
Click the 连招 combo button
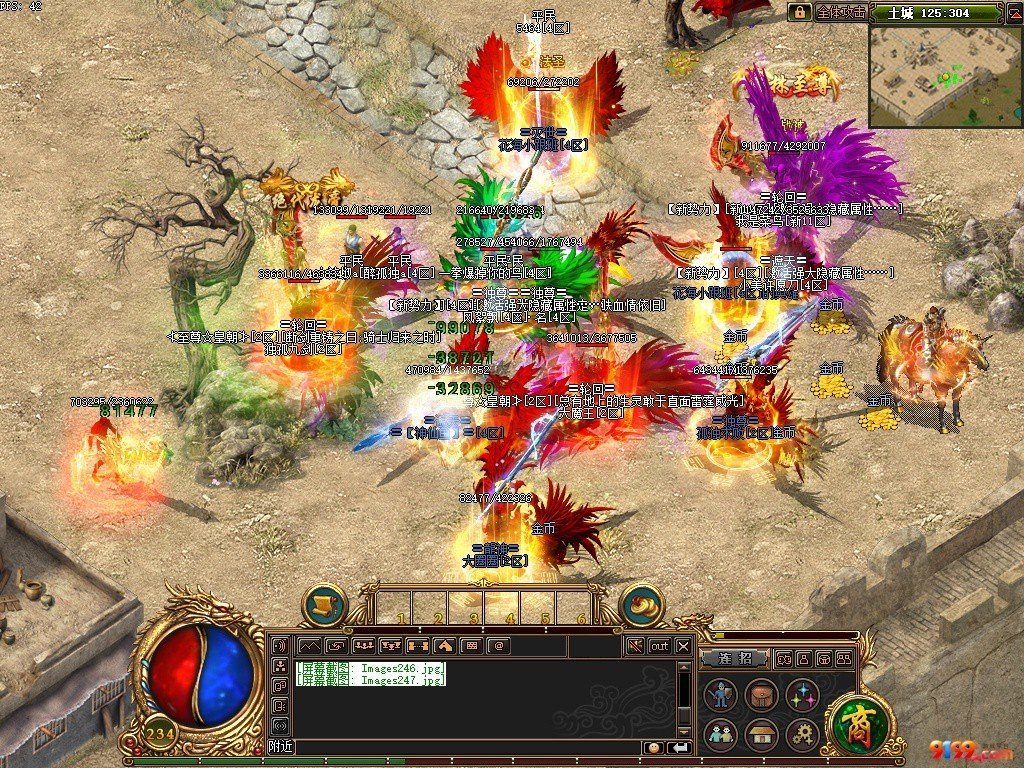[x=733, y=659]
